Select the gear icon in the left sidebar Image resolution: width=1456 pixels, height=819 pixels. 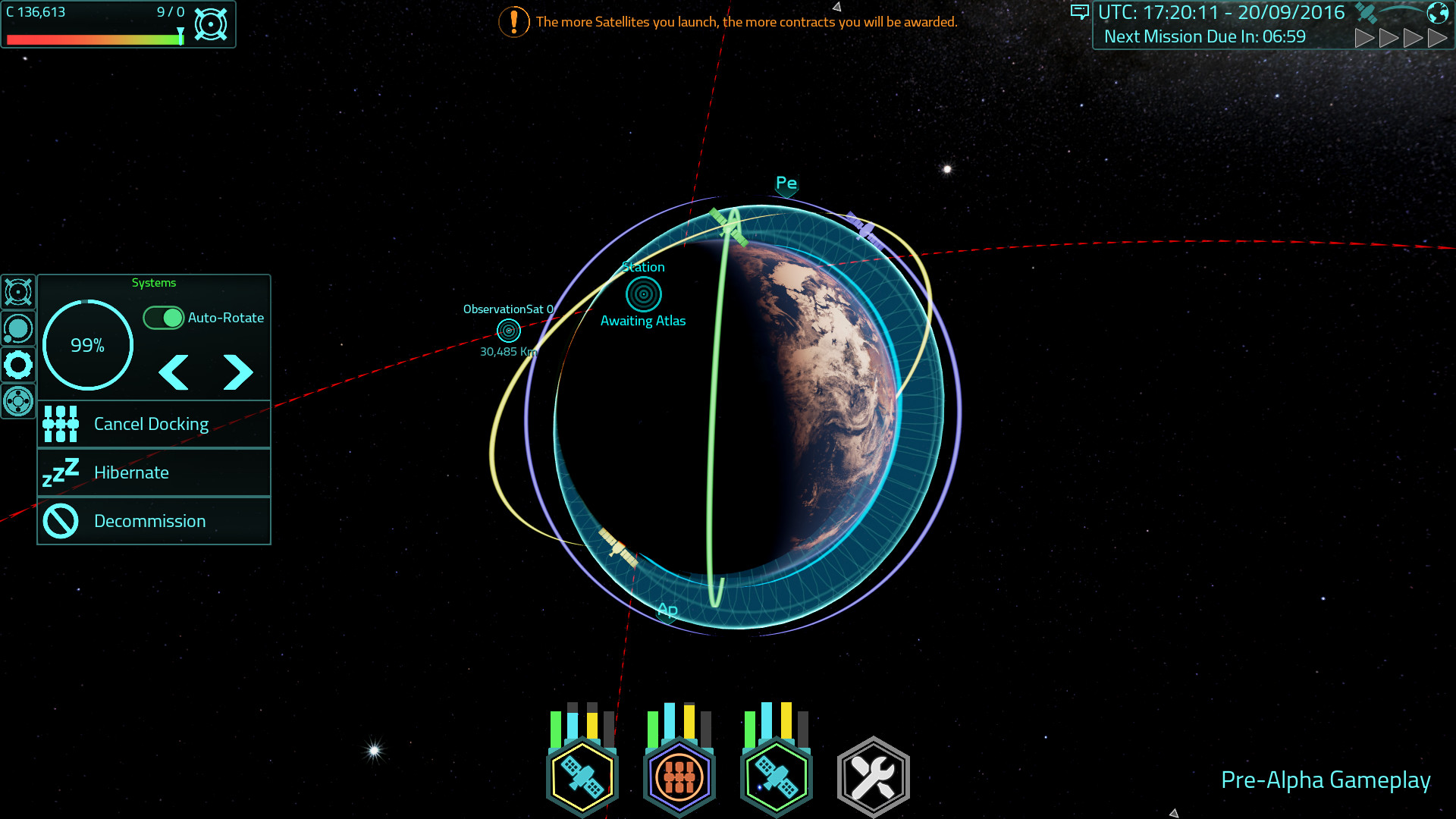[x=17, y=365]
